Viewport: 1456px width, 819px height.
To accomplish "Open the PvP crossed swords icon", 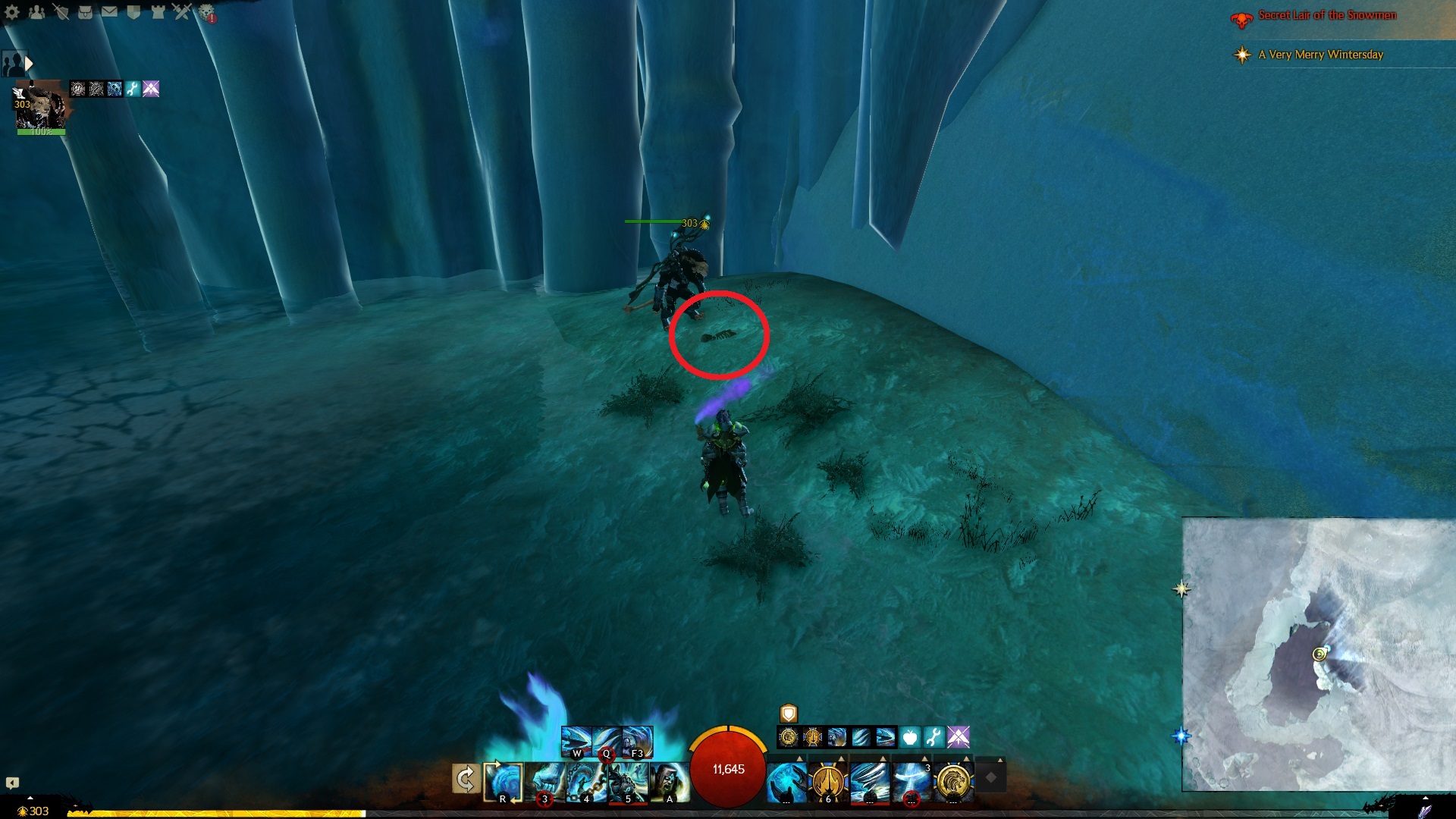I will click(x=182, y=12).
